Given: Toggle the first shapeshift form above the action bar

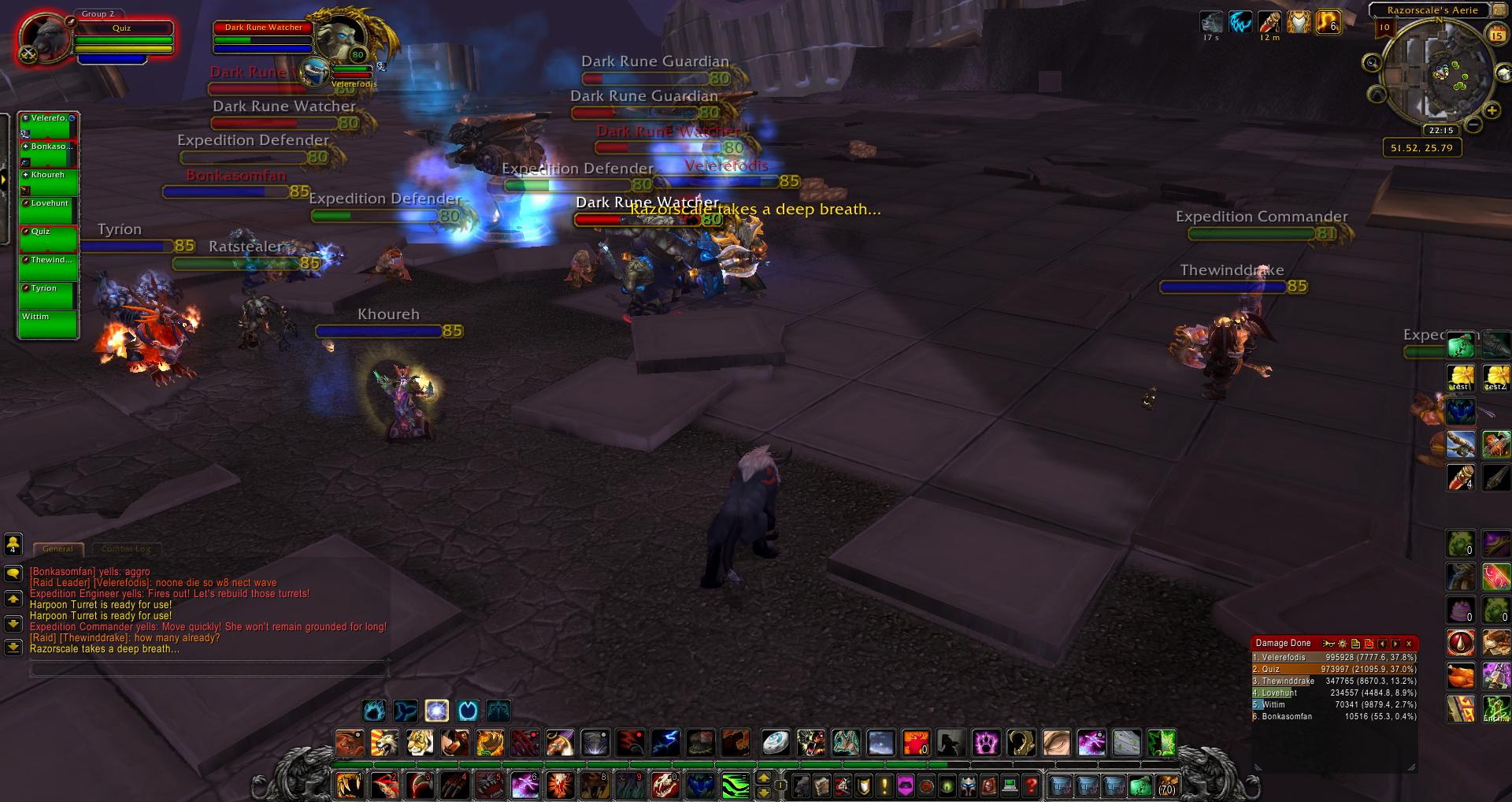Looking at the screenshot, I should [x=375, y=711].
